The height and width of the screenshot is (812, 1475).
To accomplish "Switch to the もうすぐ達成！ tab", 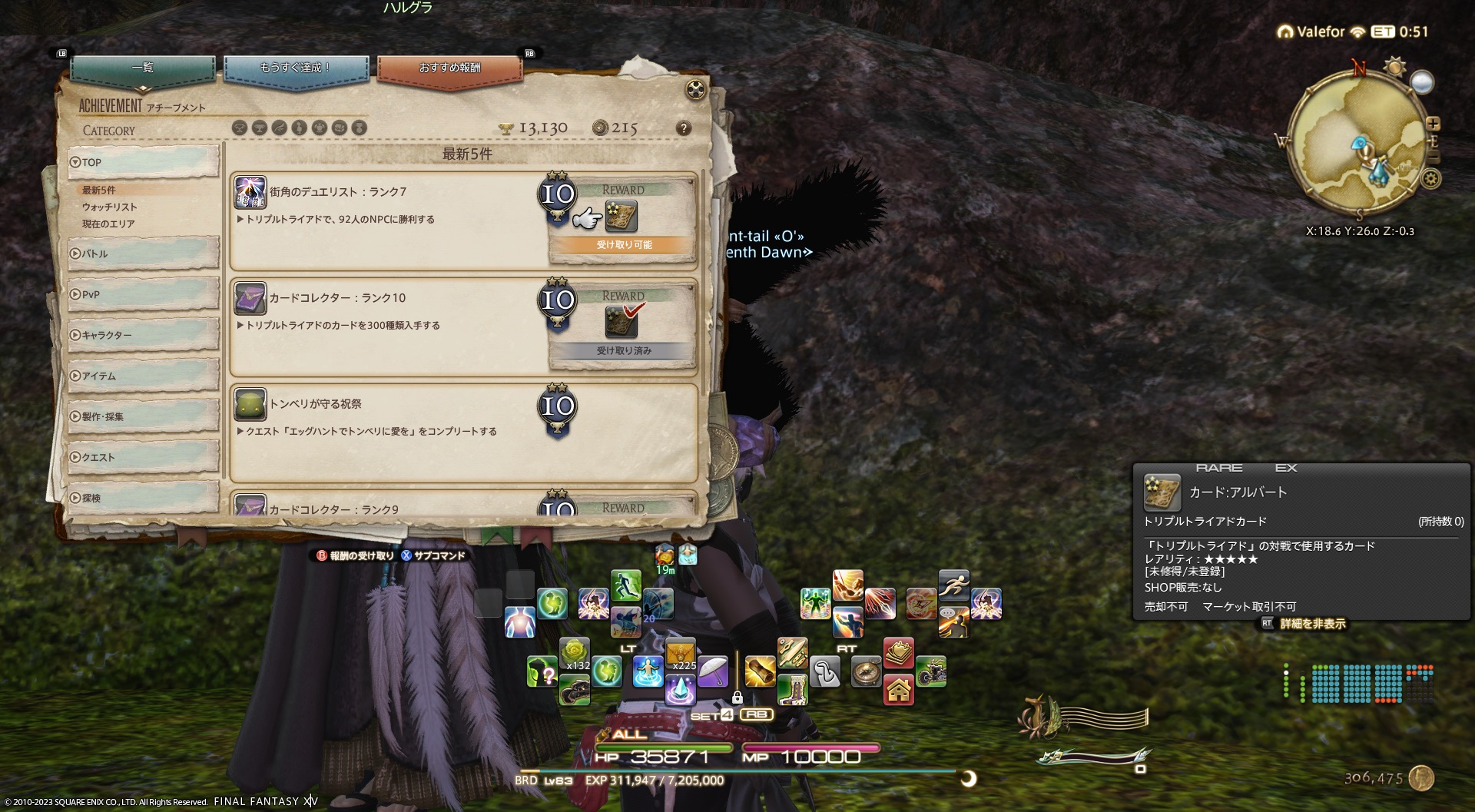I will point(296,68).
